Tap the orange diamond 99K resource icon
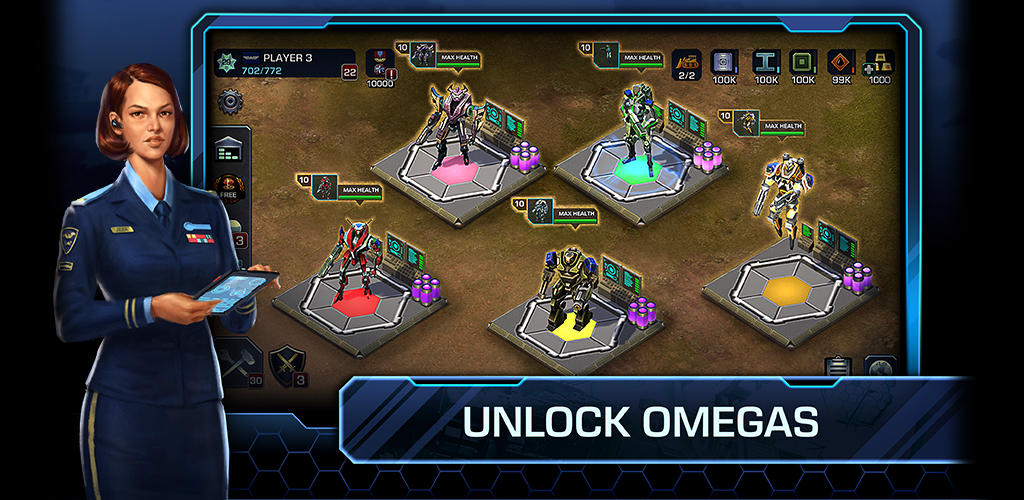Image resolution: width=1024 pixels, height=500 pixels. [842, 63]
